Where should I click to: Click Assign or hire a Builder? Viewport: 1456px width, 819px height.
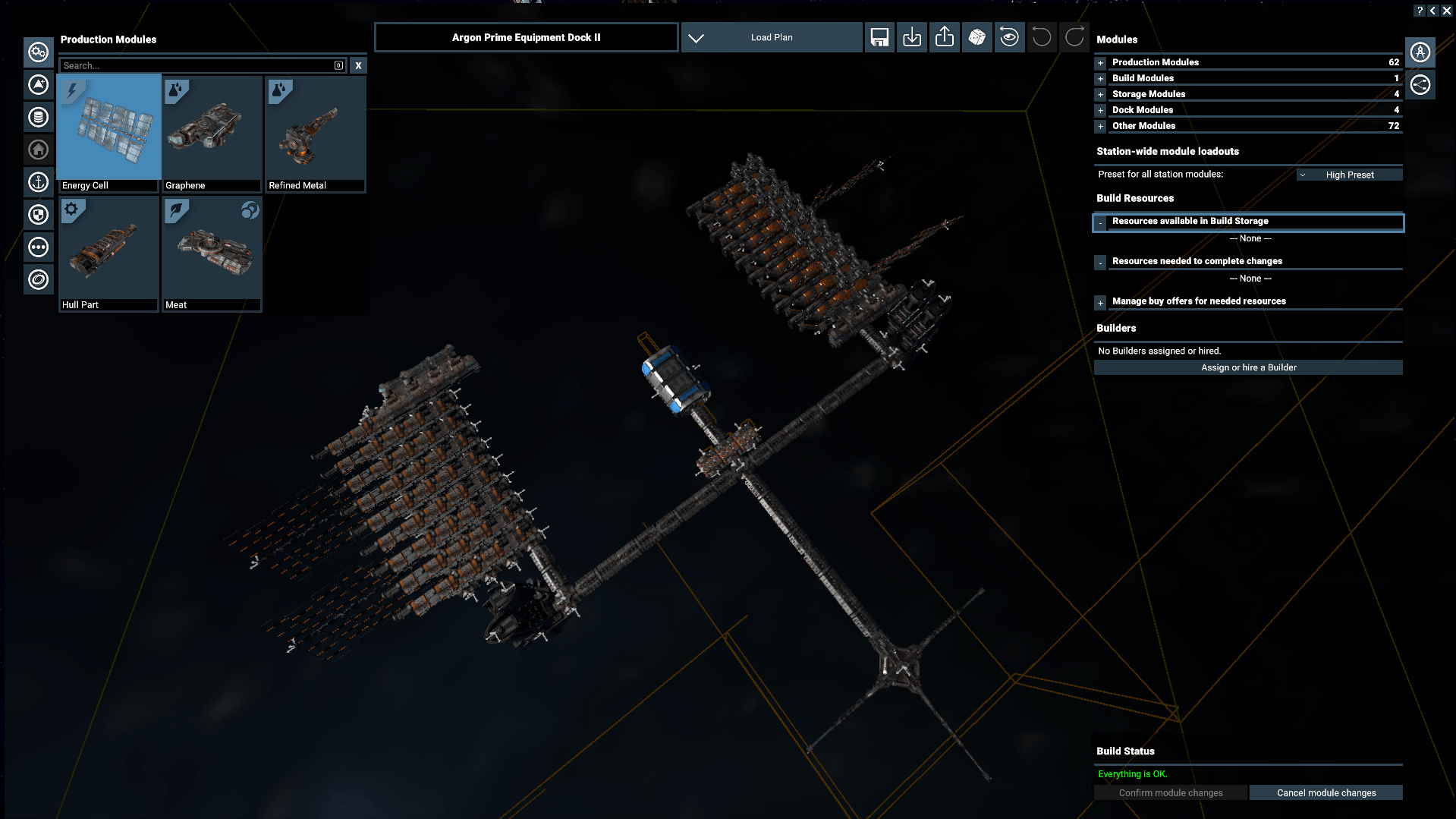[1248, 367]
